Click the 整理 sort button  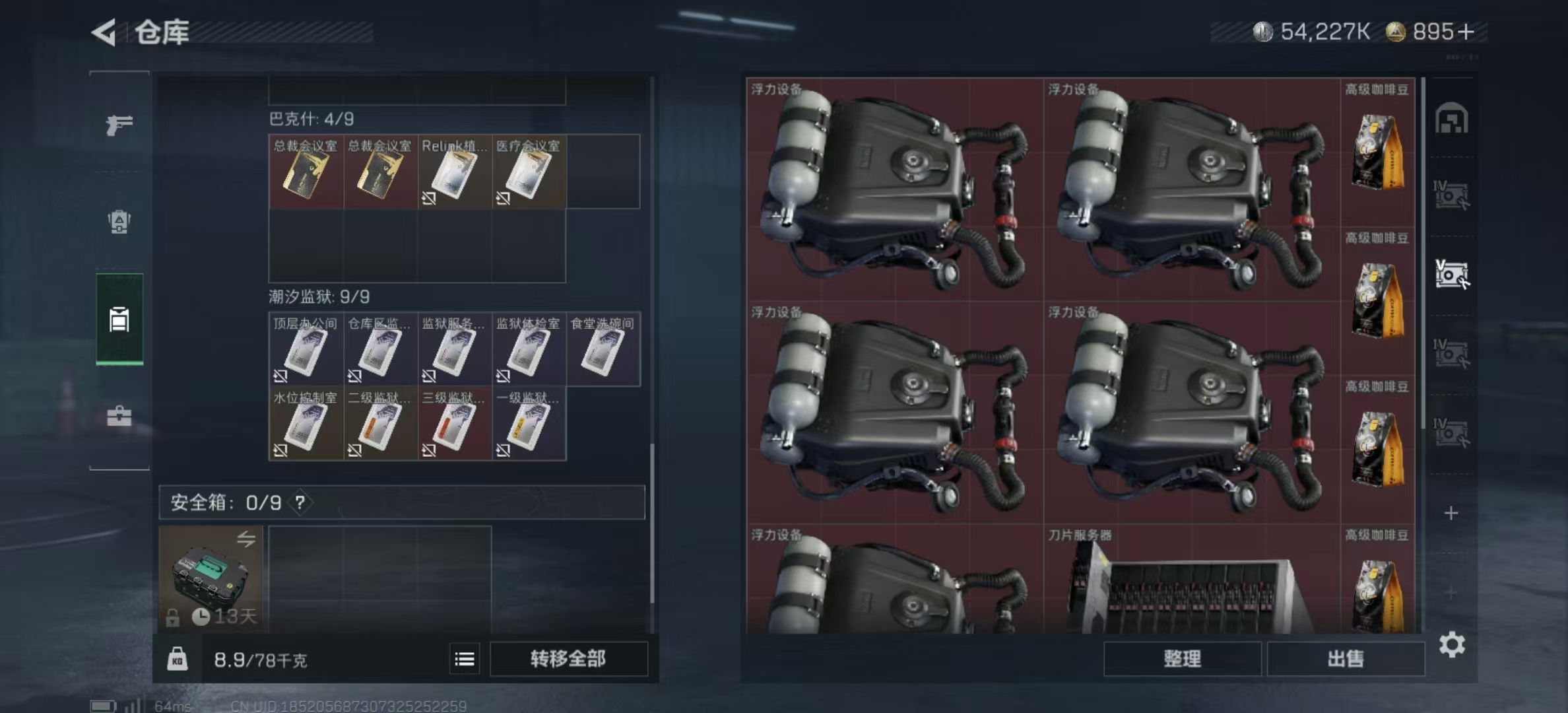(1182, 658)
